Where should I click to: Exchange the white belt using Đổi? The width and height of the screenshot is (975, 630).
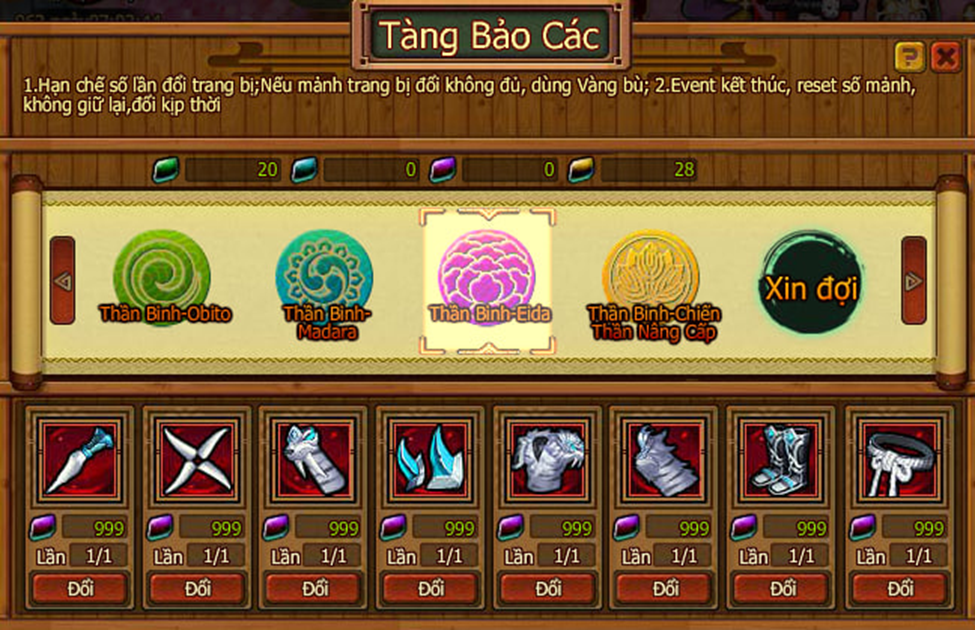tap(900, 588)
